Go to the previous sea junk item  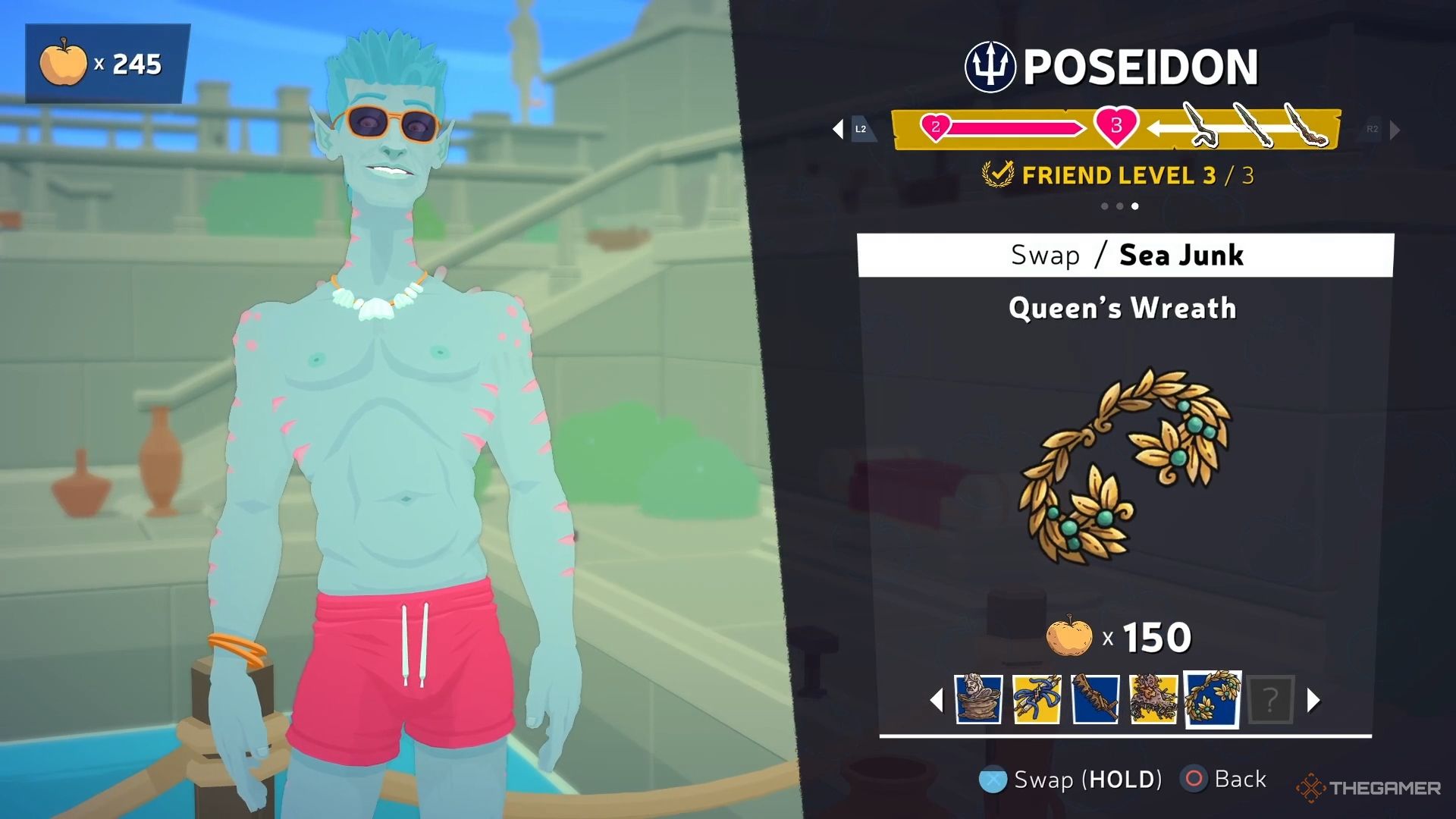click(937, 700)
